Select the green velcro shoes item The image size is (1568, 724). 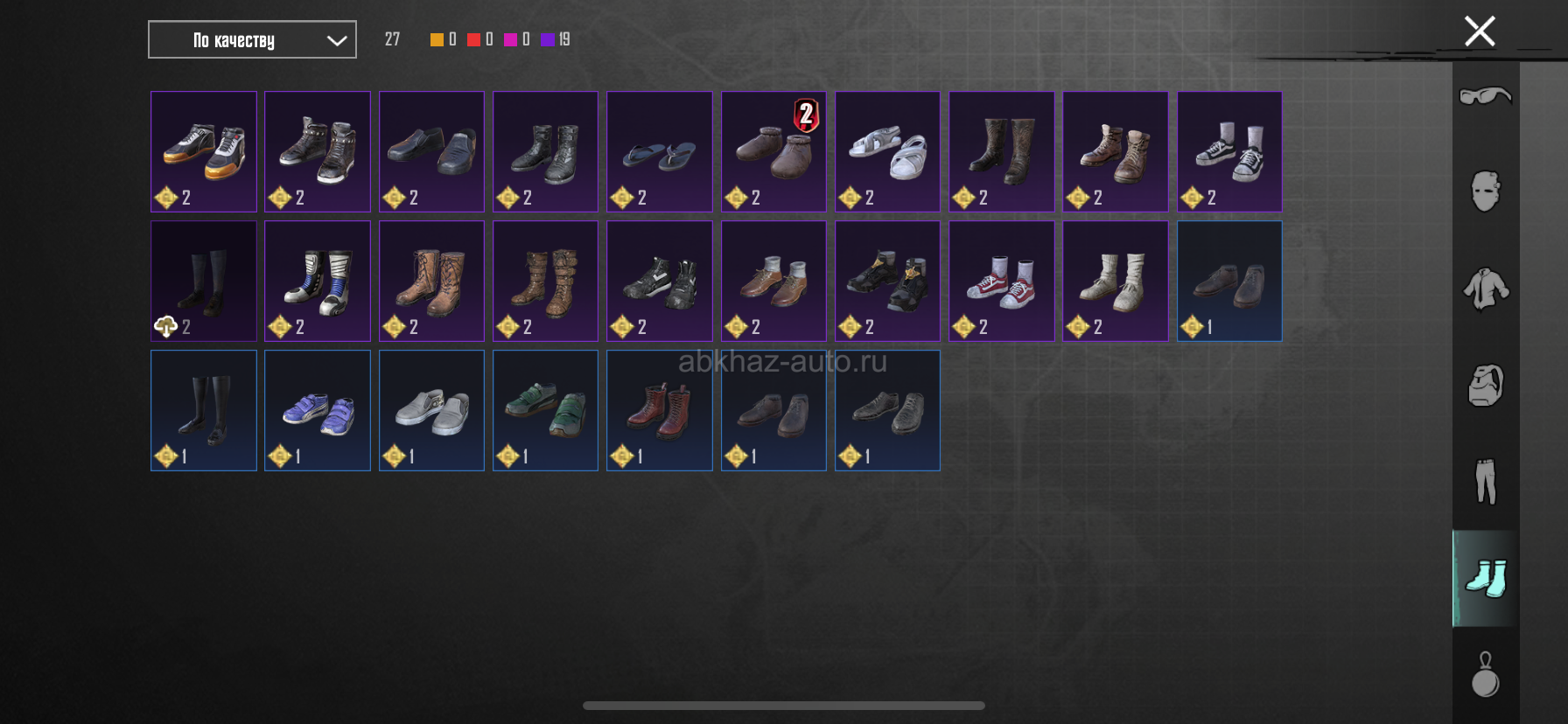pyautogui.click(x=545, y=410)
